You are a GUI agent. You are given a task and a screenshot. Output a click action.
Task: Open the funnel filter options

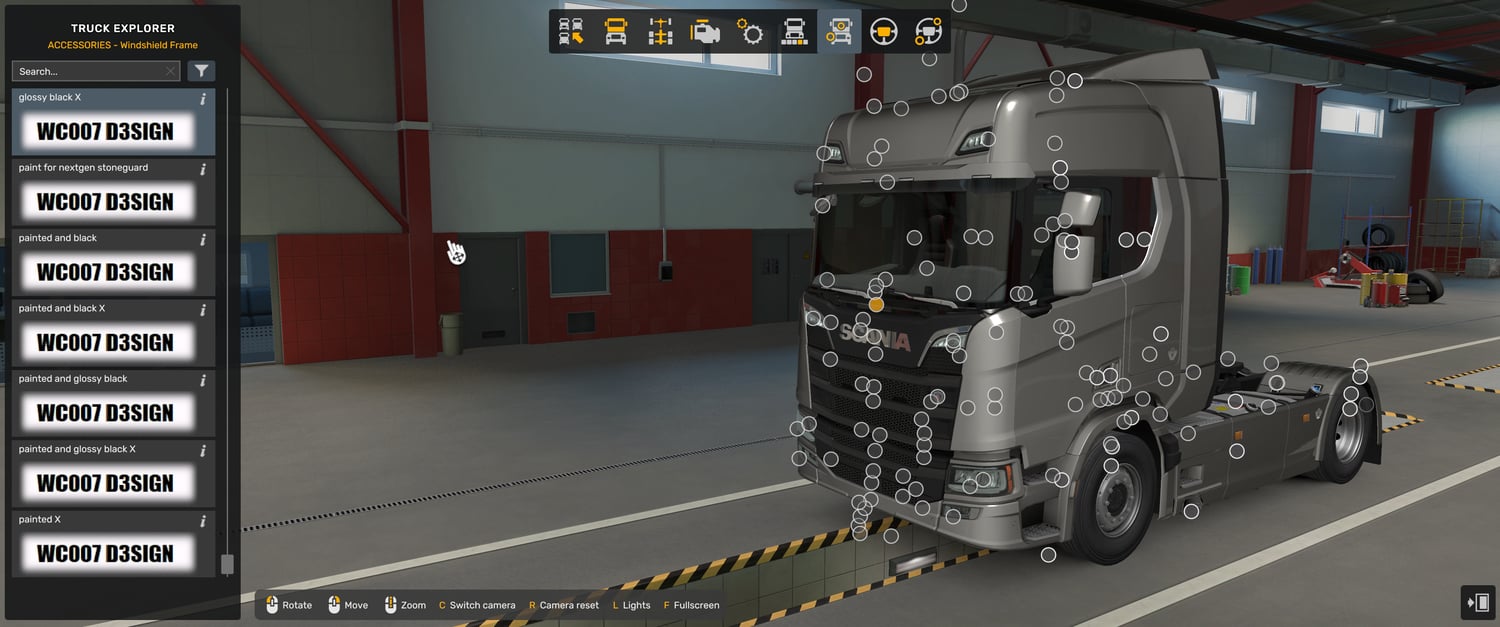201,71
